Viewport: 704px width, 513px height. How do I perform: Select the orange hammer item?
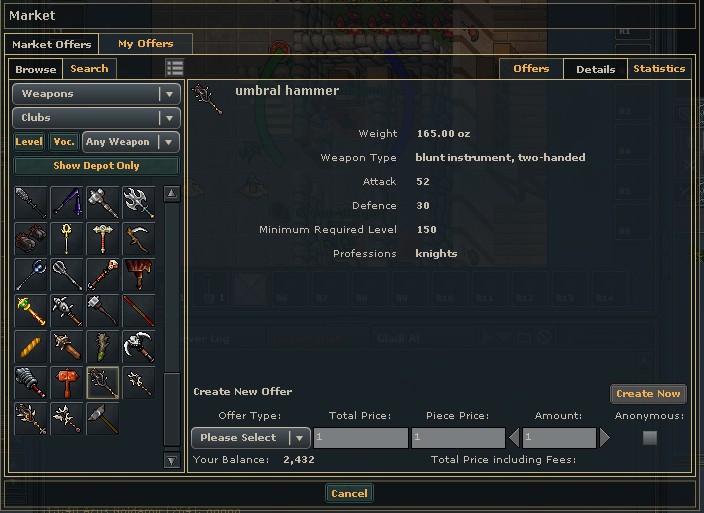[x=67, y=382]
